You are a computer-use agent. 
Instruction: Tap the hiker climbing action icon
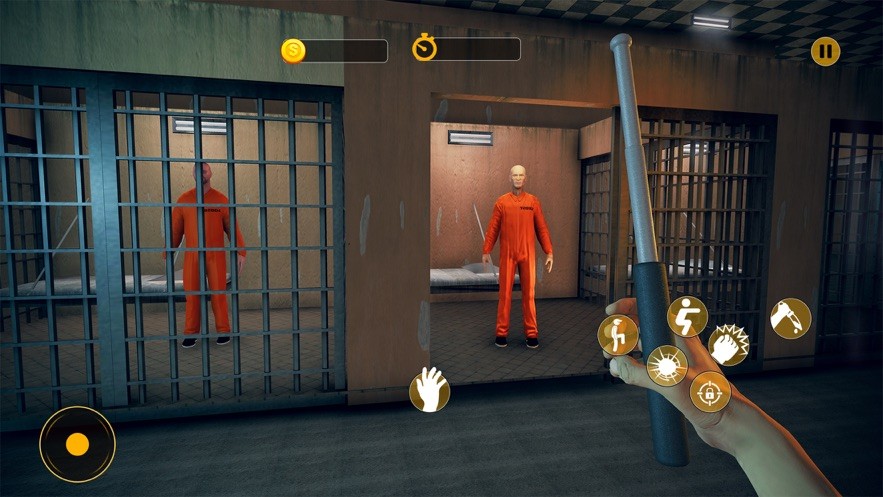[x=618, y=335]
